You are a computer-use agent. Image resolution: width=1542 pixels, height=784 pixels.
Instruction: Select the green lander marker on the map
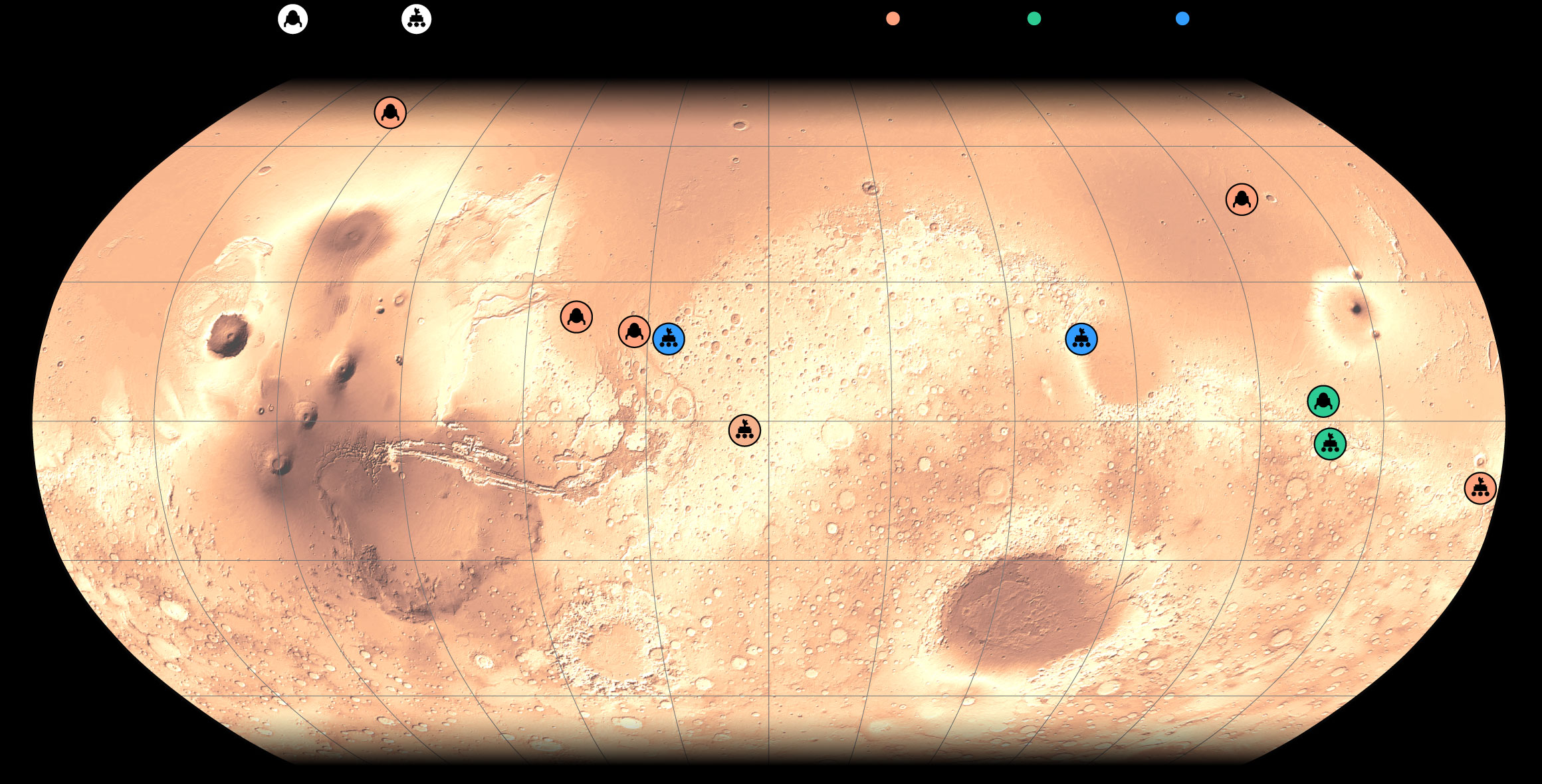tap(1323, 401)
